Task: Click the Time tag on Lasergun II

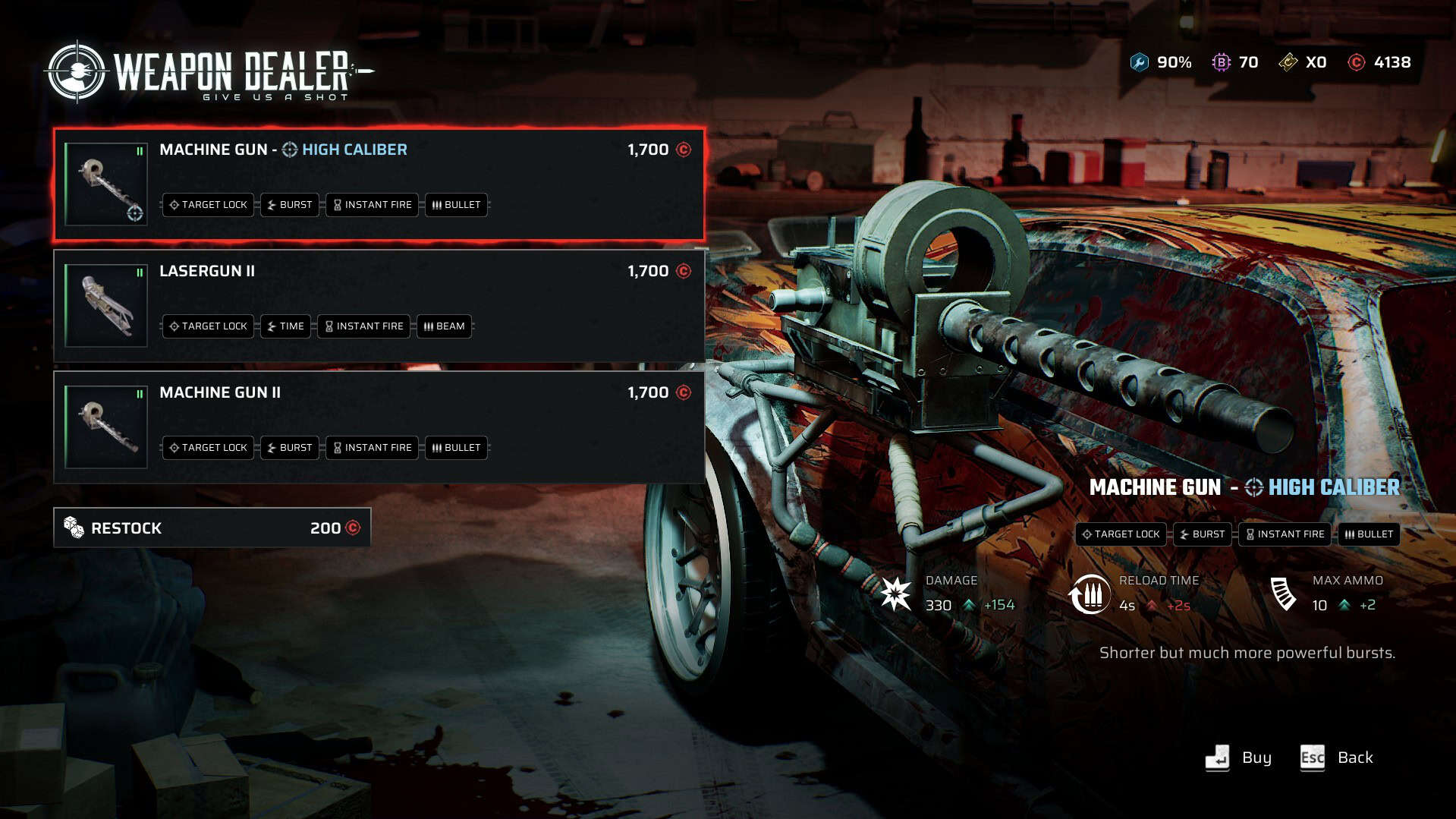Action: [285, 326]
